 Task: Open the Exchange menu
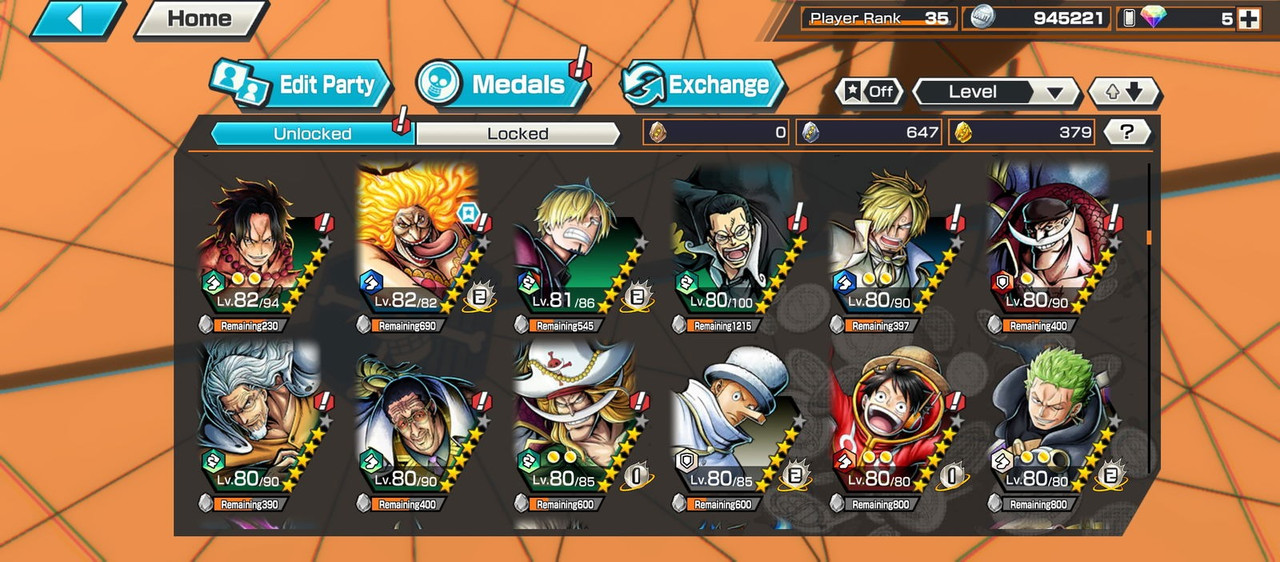(703, 85)
